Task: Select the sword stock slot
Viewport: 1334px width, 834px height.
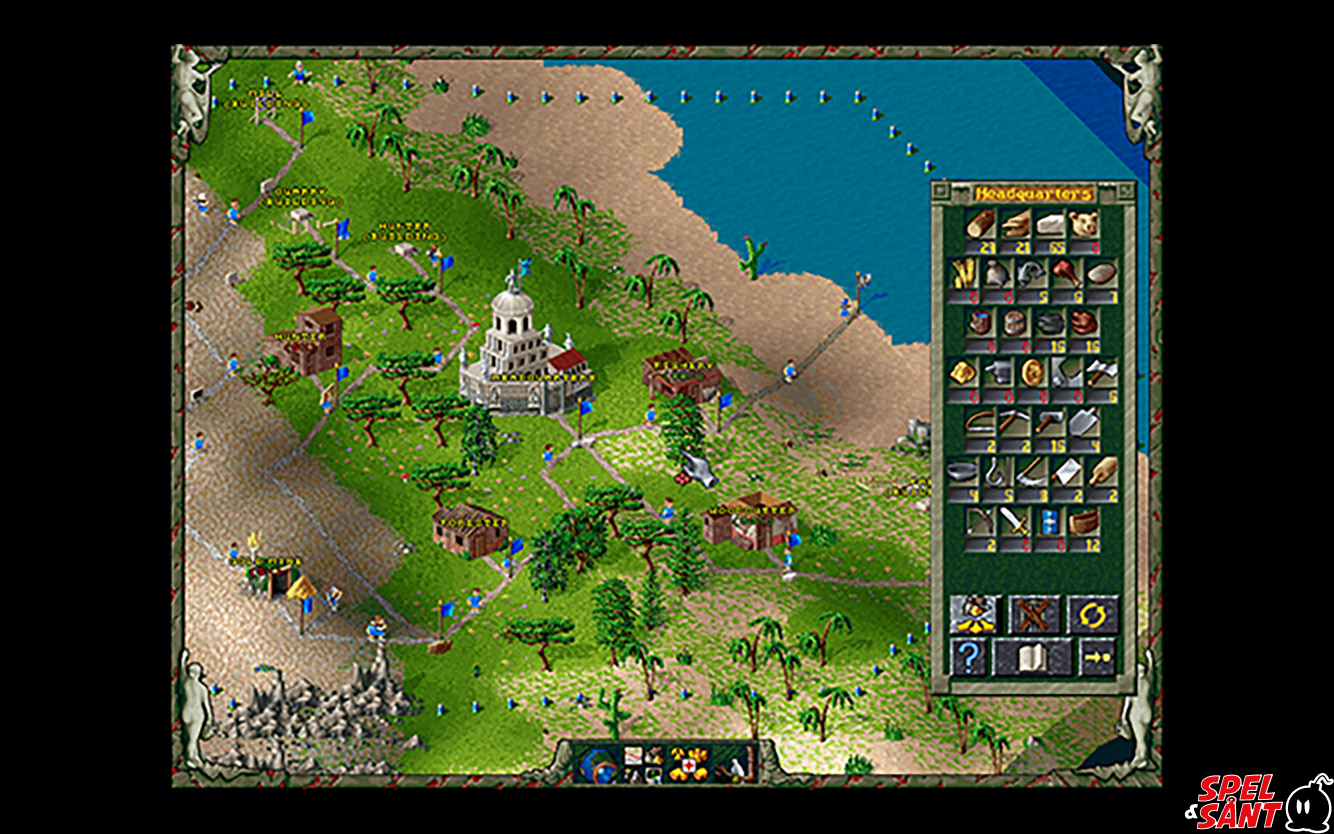Action: pyautogui.click(x=1015, y=521)
